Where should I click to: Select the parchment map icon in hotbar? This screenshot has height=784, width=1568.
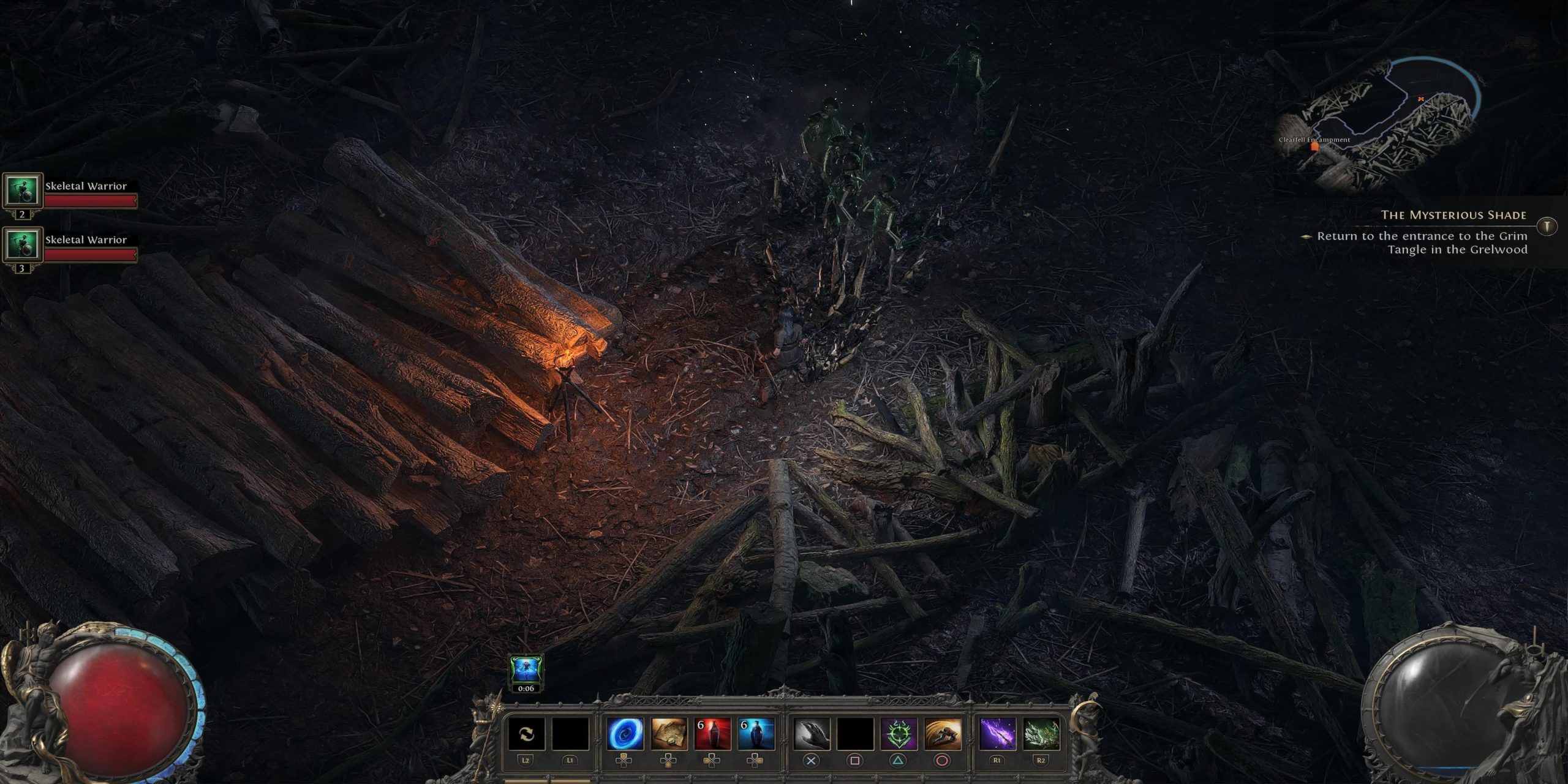tap(668, 734)
